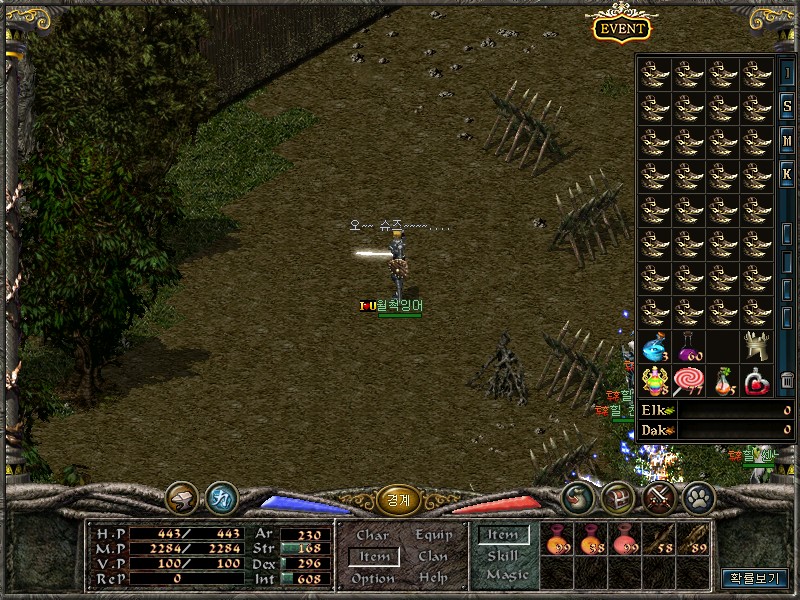
Task: Switch quick slots to Skill
Action: 503,556
